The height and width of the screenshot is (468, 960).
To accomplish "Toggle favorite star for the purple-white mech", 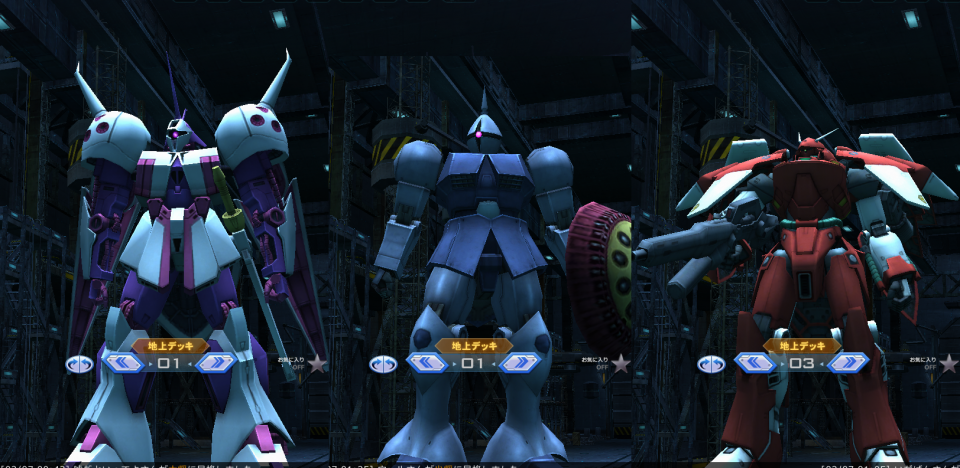I will tap(317, 362).
